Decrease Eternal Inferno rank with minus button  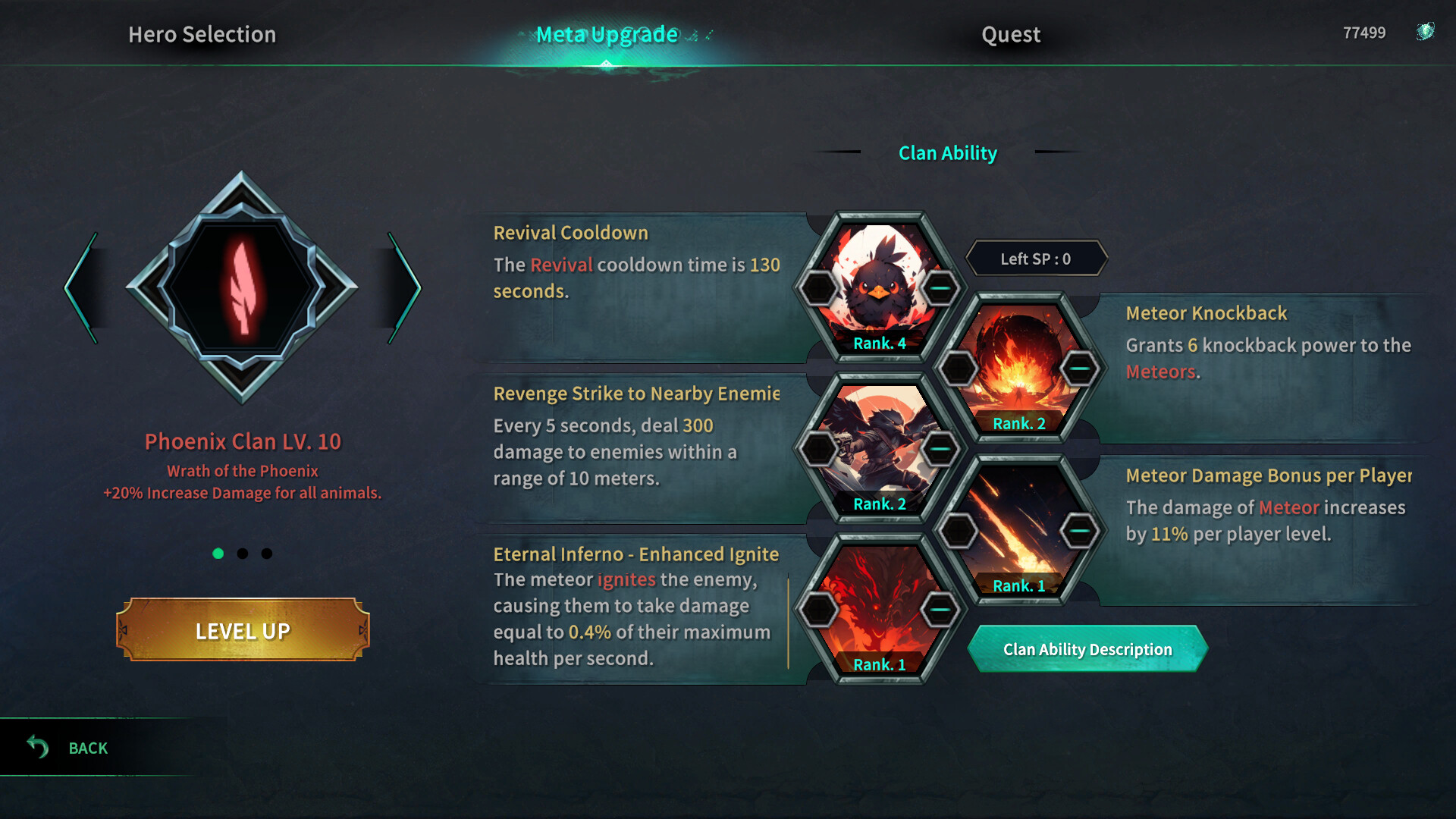[937, 609]
